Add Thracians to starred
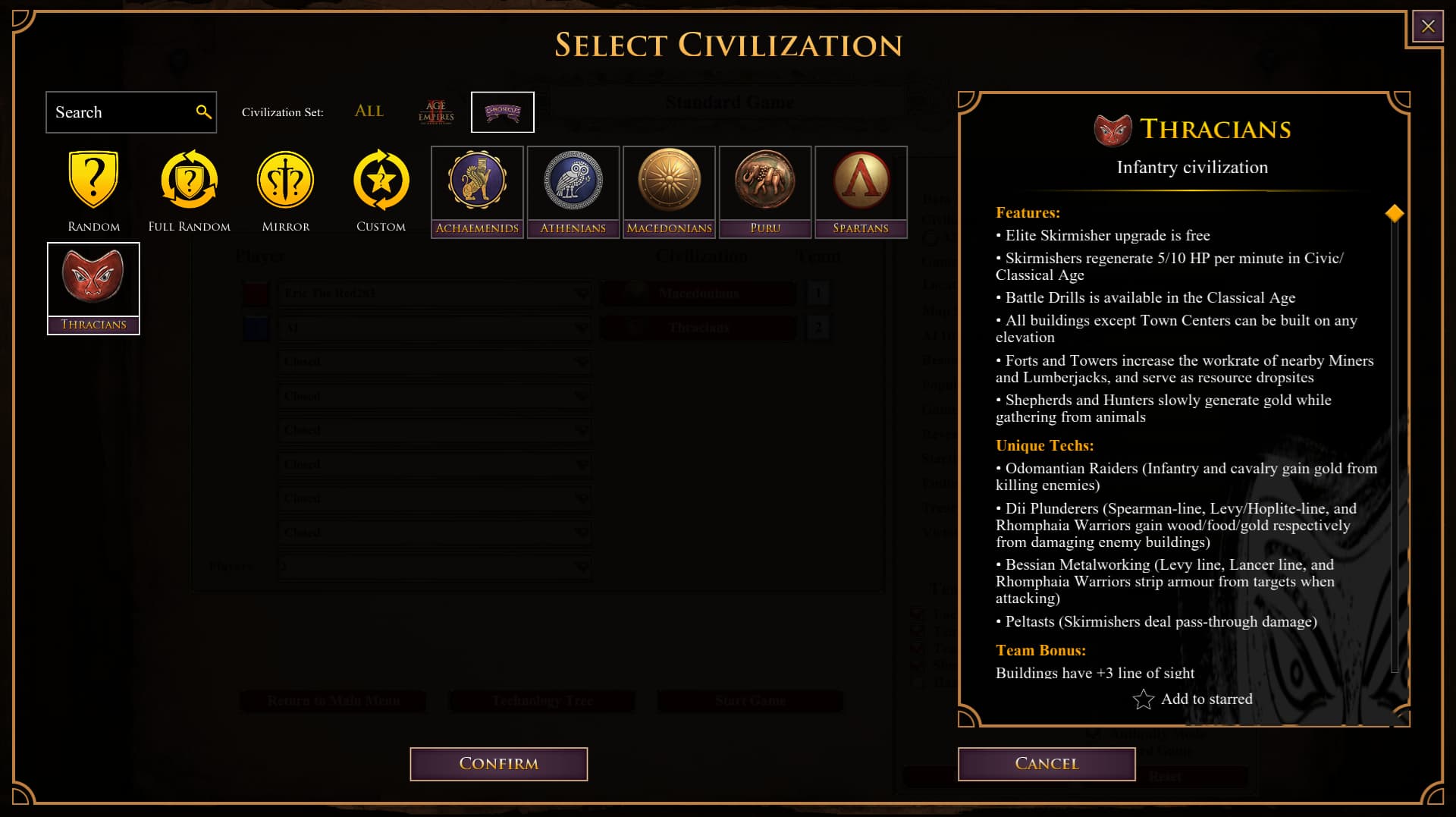 1192,699
